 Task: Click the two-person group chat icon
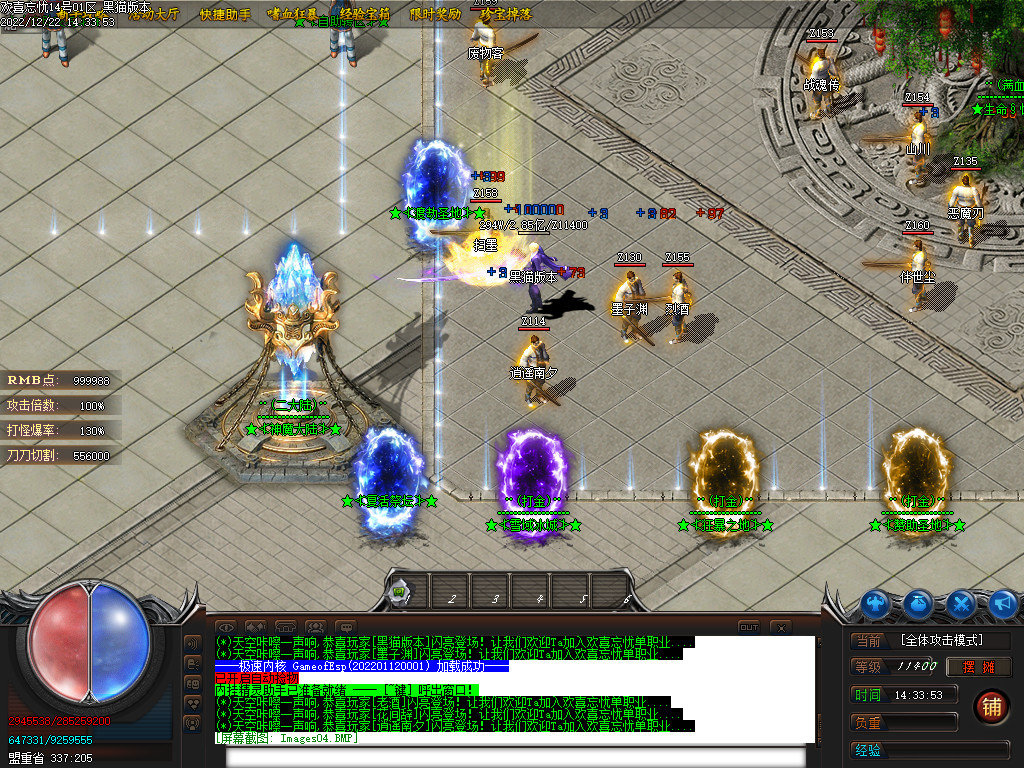click(316, 627)
